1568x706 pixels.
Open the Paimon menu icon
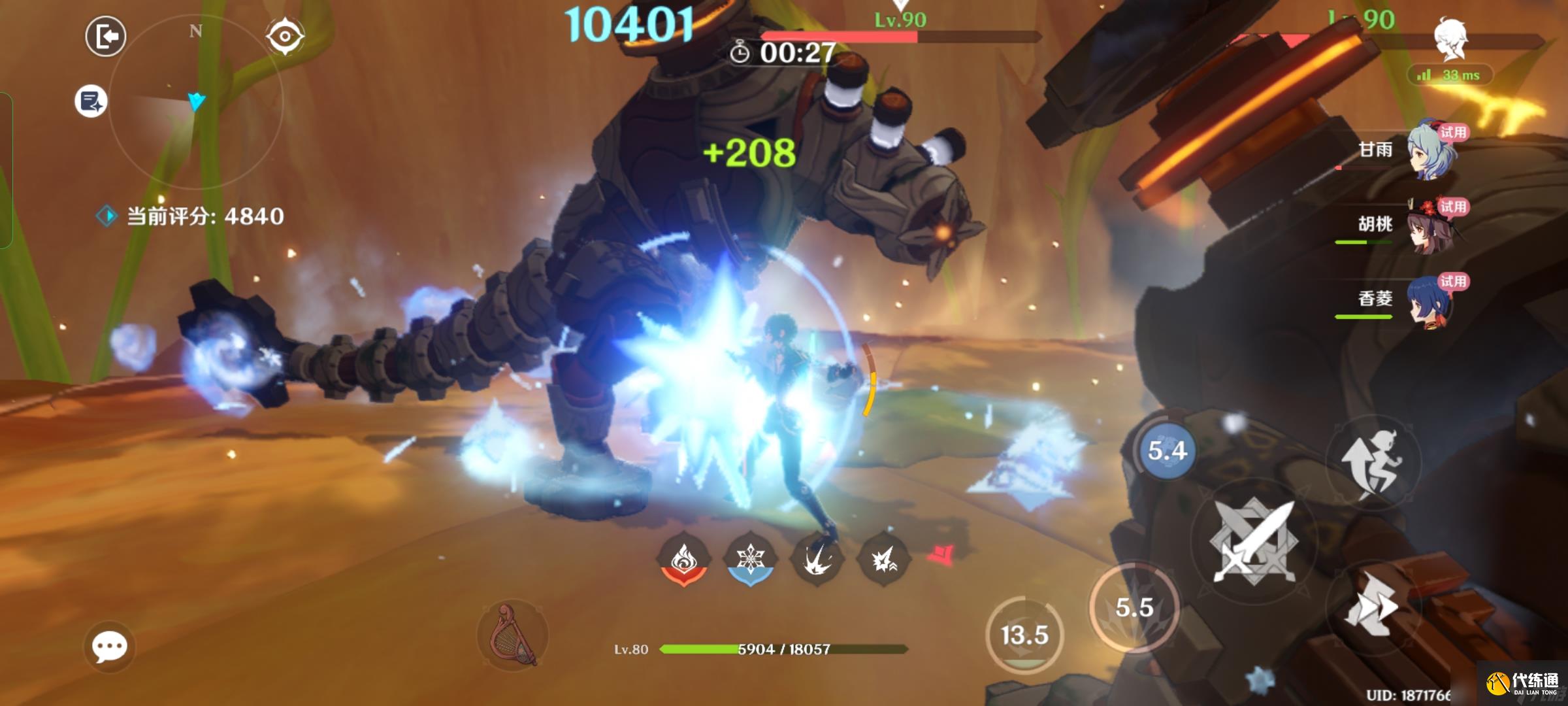1450,38
